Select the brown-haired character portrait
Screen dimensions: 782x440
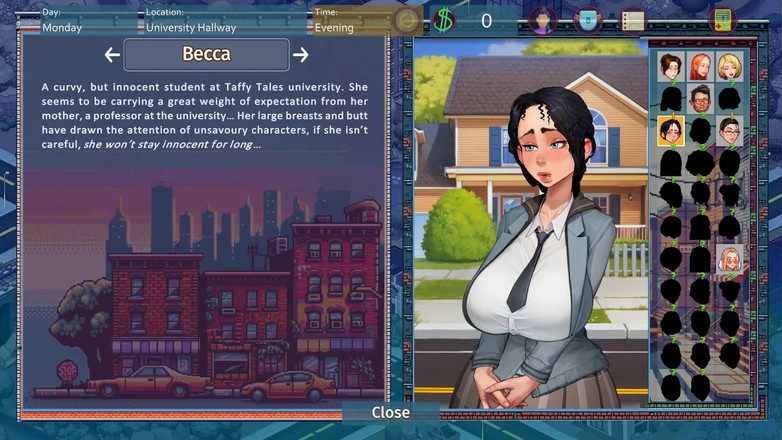670,67
